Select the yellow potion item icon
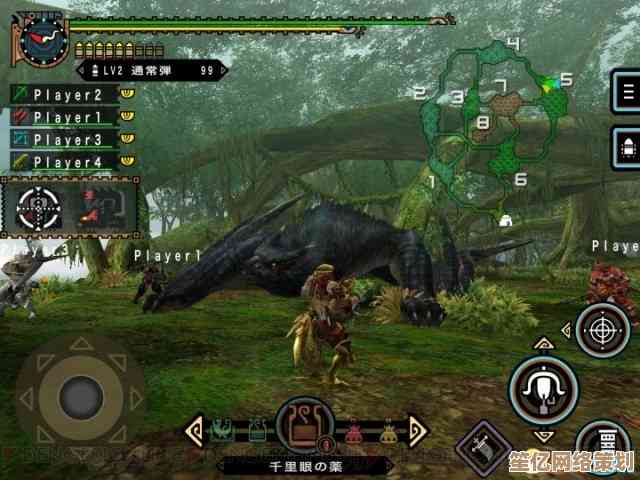The image size is (640, 480). pyautogui.click(x=388, y=433)
